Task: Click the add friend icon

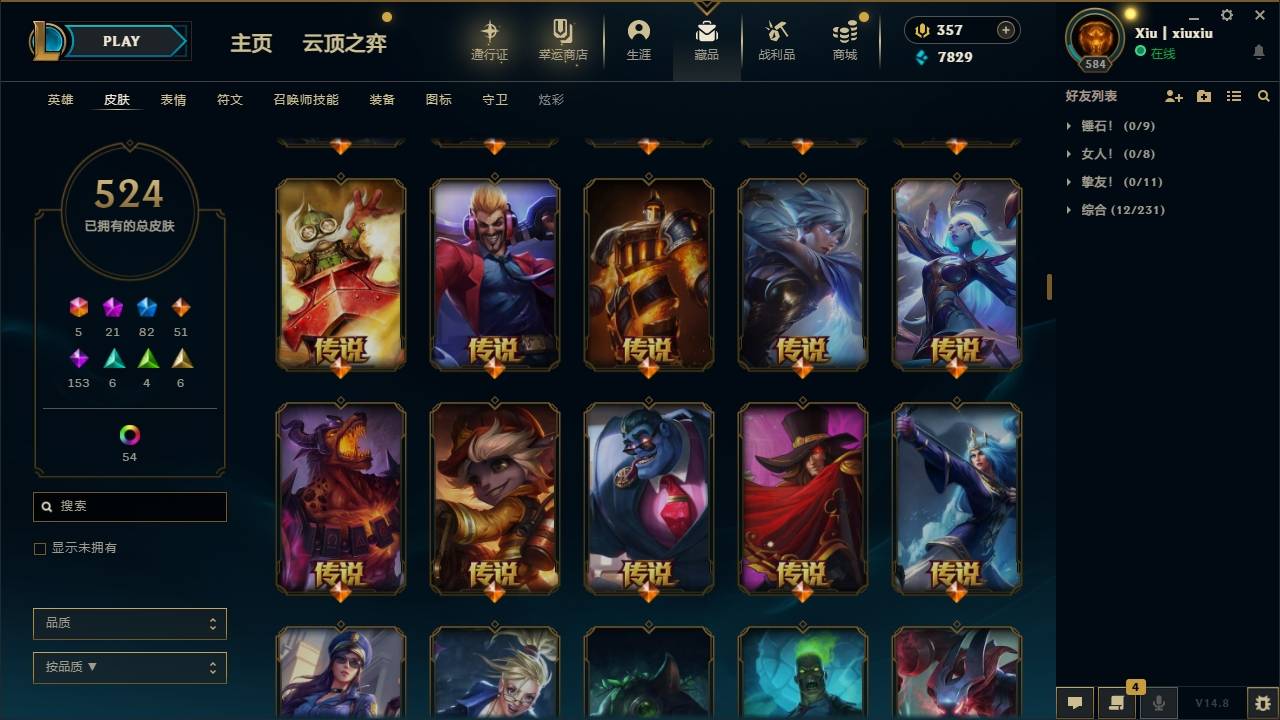Action: pos(1172,96)
